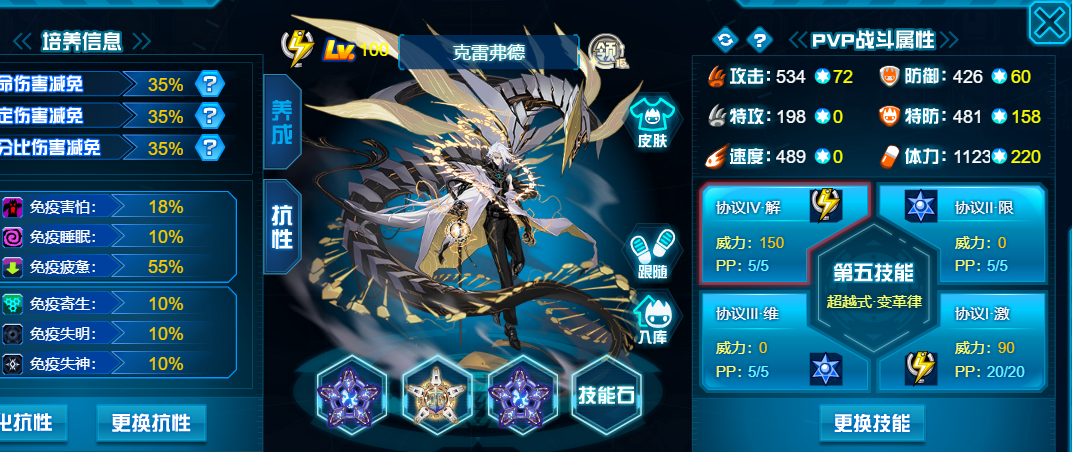Send the spirit to 入库 storage
1072x452 pixels.
coord(651,321)
